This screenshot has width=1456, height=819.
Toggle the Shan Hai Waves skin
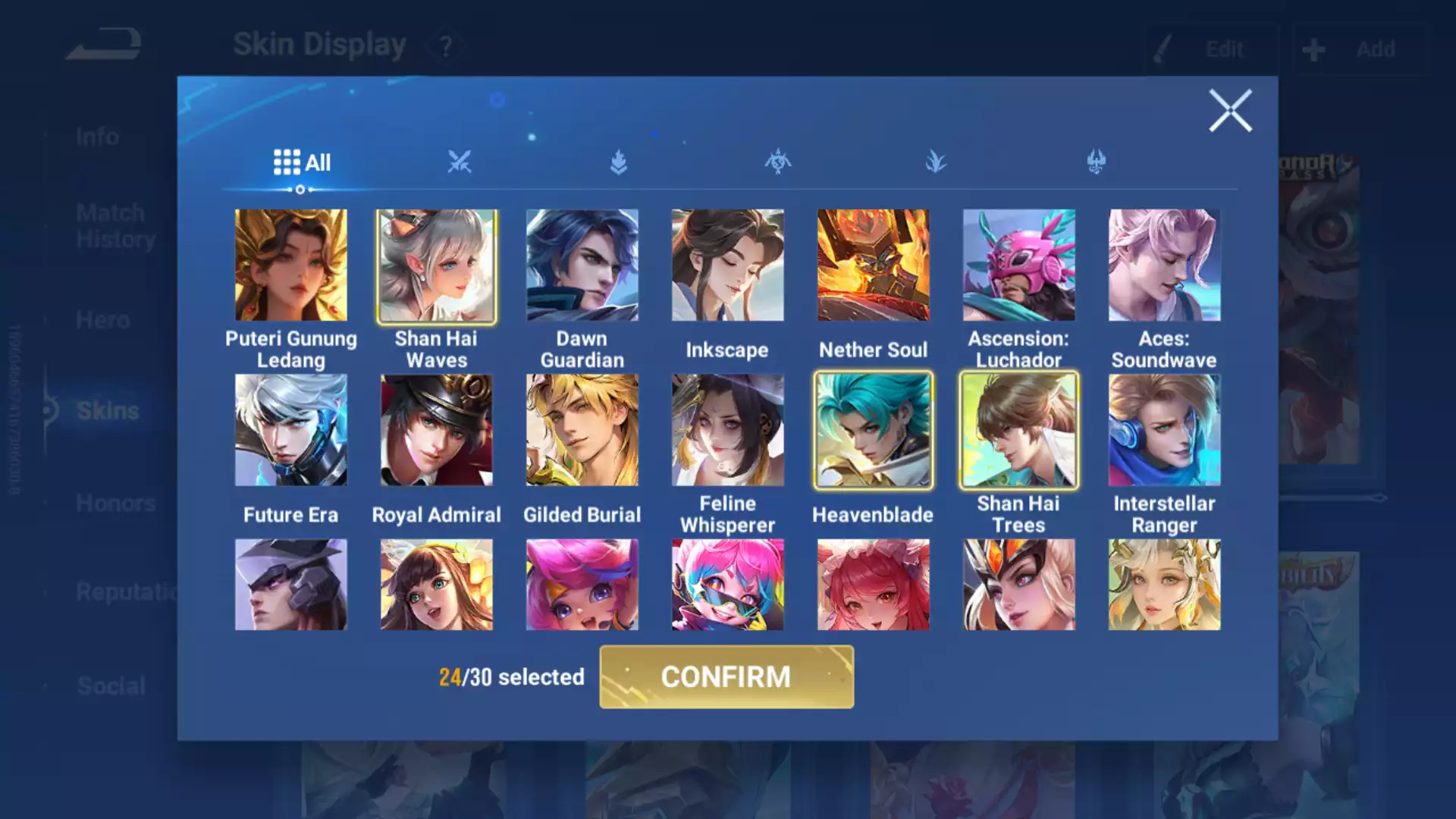[437, 265]
